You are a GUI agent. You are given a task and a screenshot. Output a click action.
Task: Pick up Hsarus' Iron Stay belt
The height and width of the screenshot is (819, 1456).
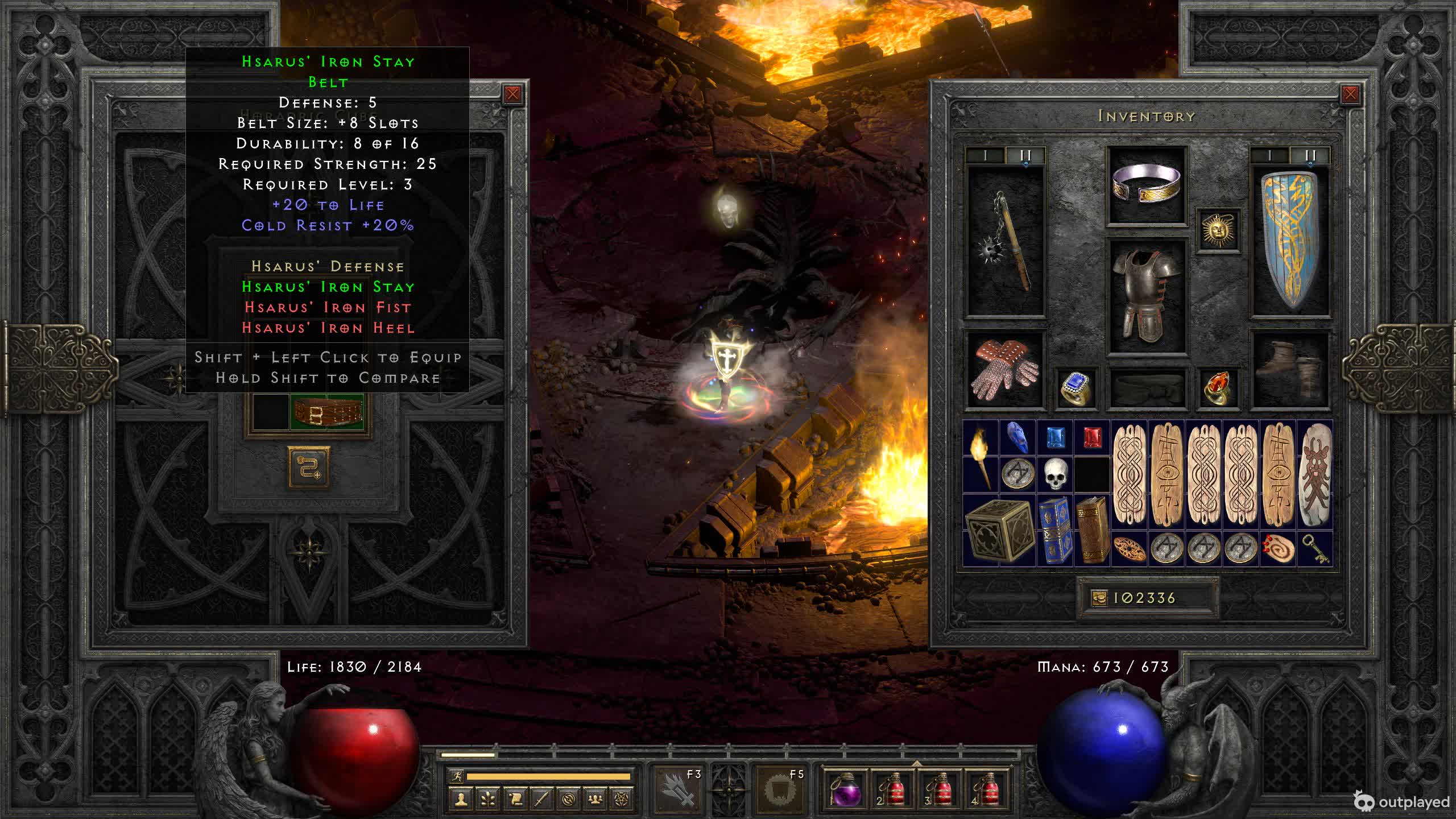pyautogui.click(x=328, y=412)
